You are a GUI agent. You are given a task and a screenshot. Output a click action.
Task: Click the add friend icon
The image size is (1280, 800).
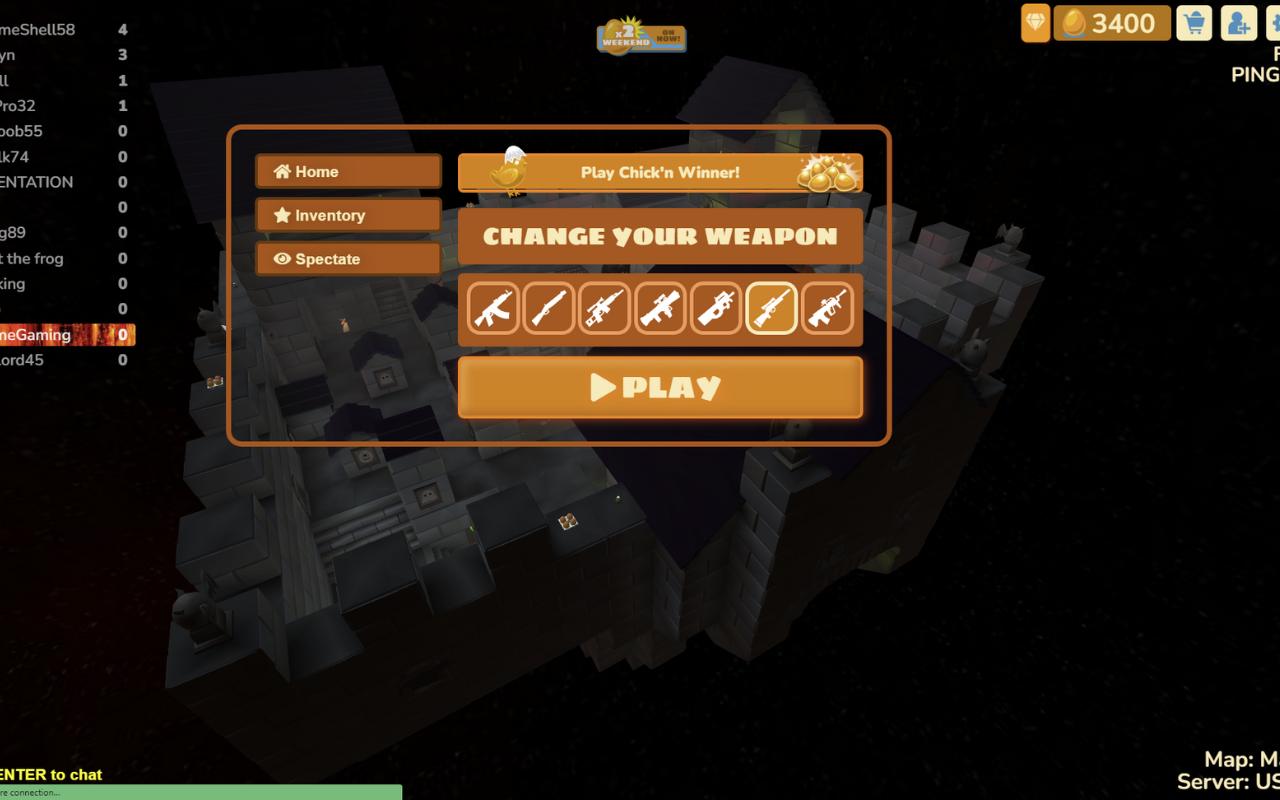pyautogui.click(x=1238, y=23)
